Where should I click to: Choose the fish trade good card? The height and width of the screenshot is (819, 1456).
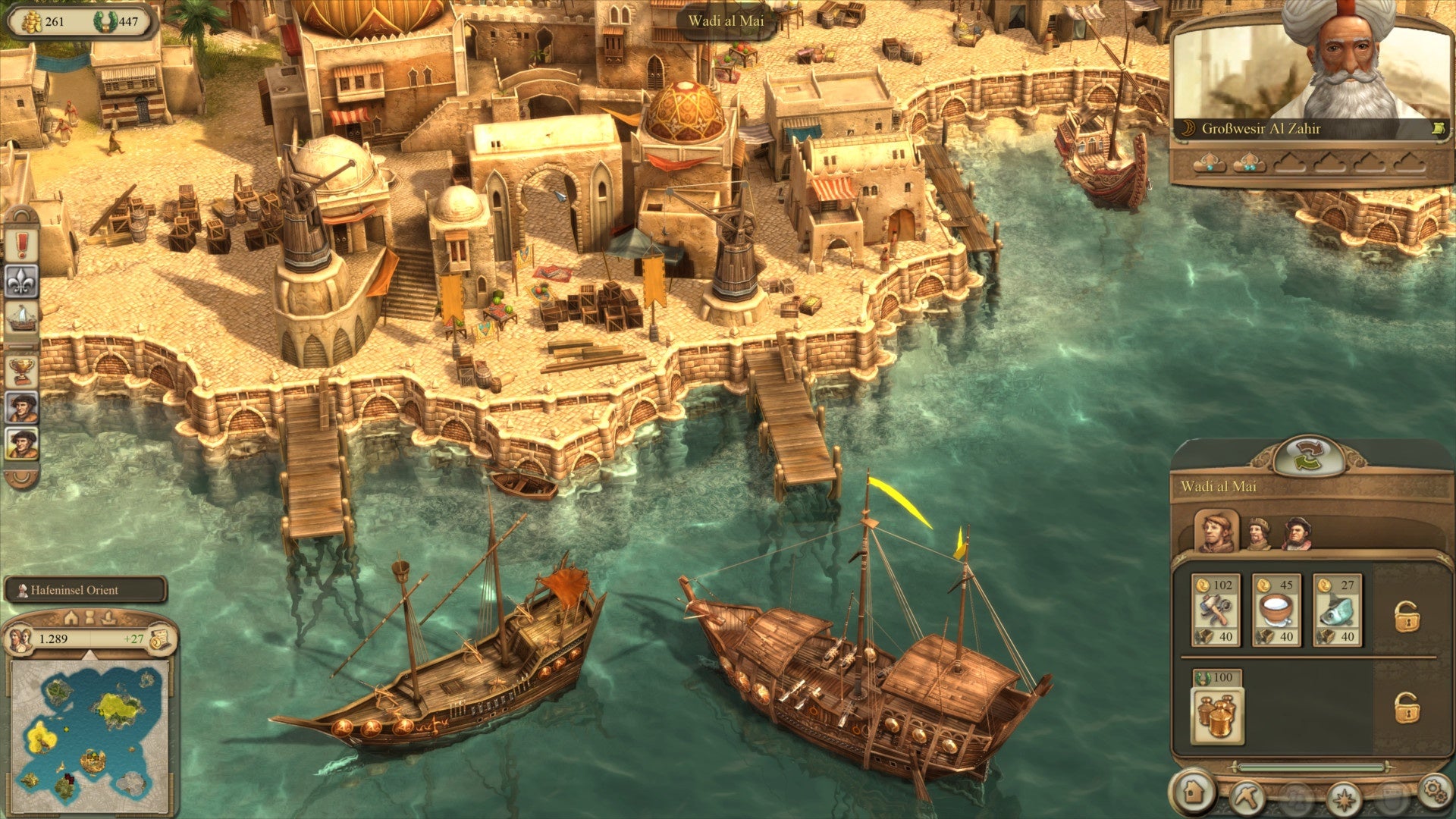click(1337, 610)
